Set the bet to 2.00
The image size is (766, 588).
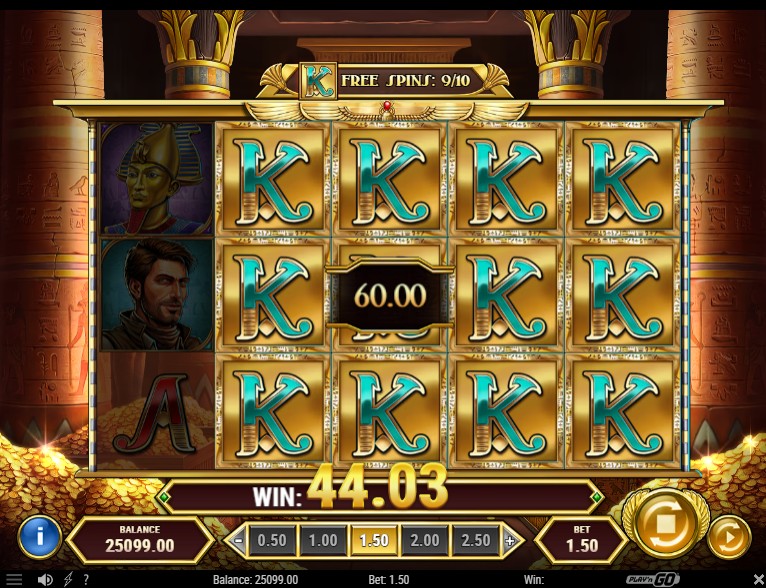[425, 540]
